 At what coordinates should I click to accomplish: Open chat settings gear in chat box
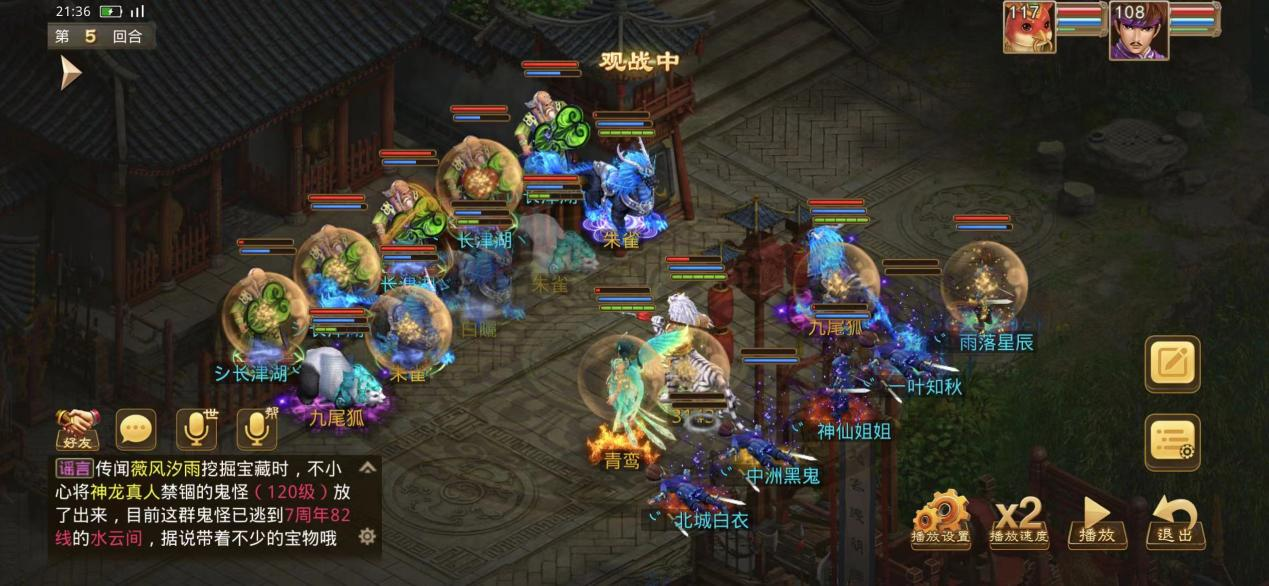[367, 537]
